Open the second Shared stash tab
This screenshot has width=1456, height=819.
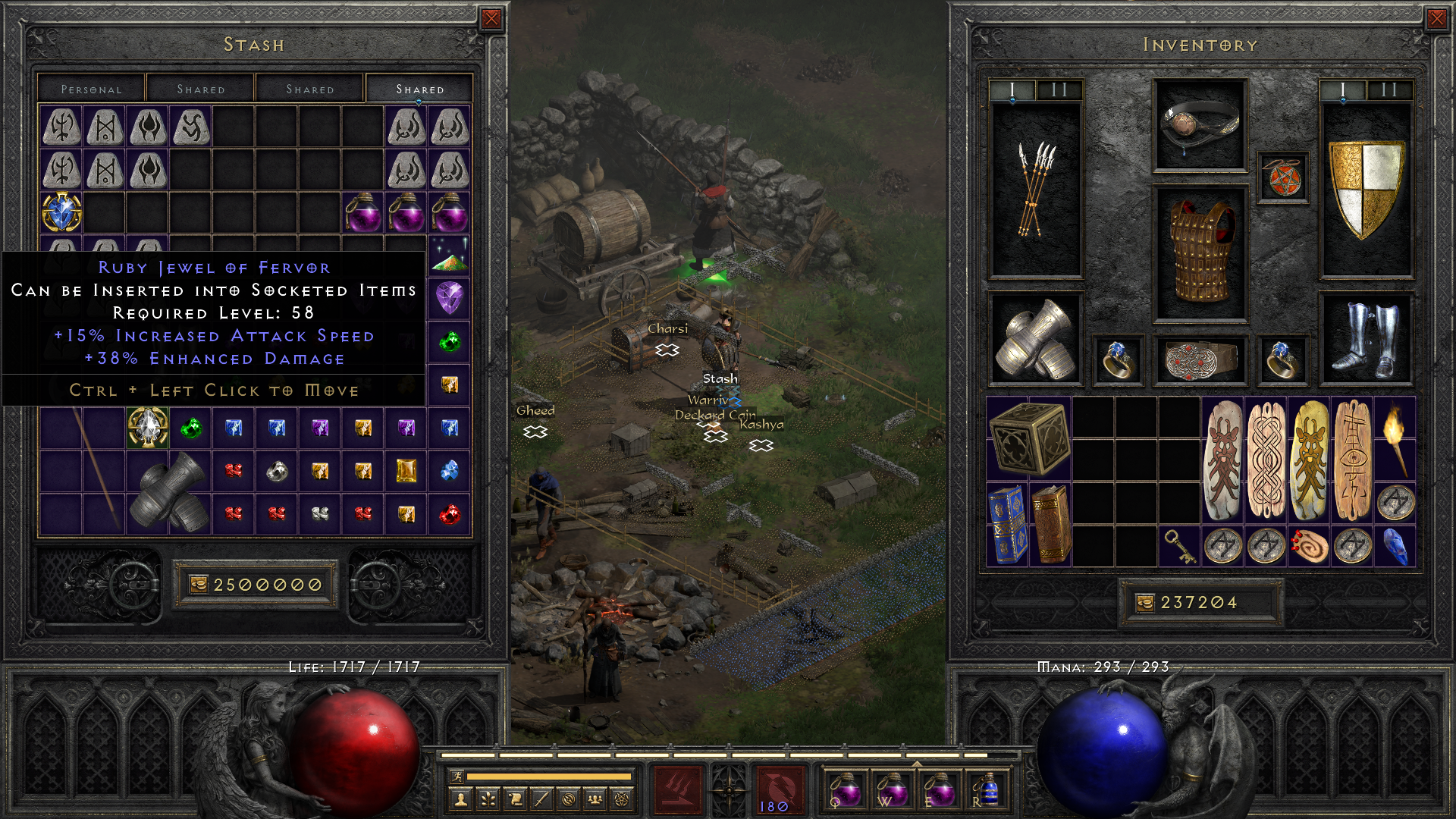pyautogui.click(x=309, y=89)
